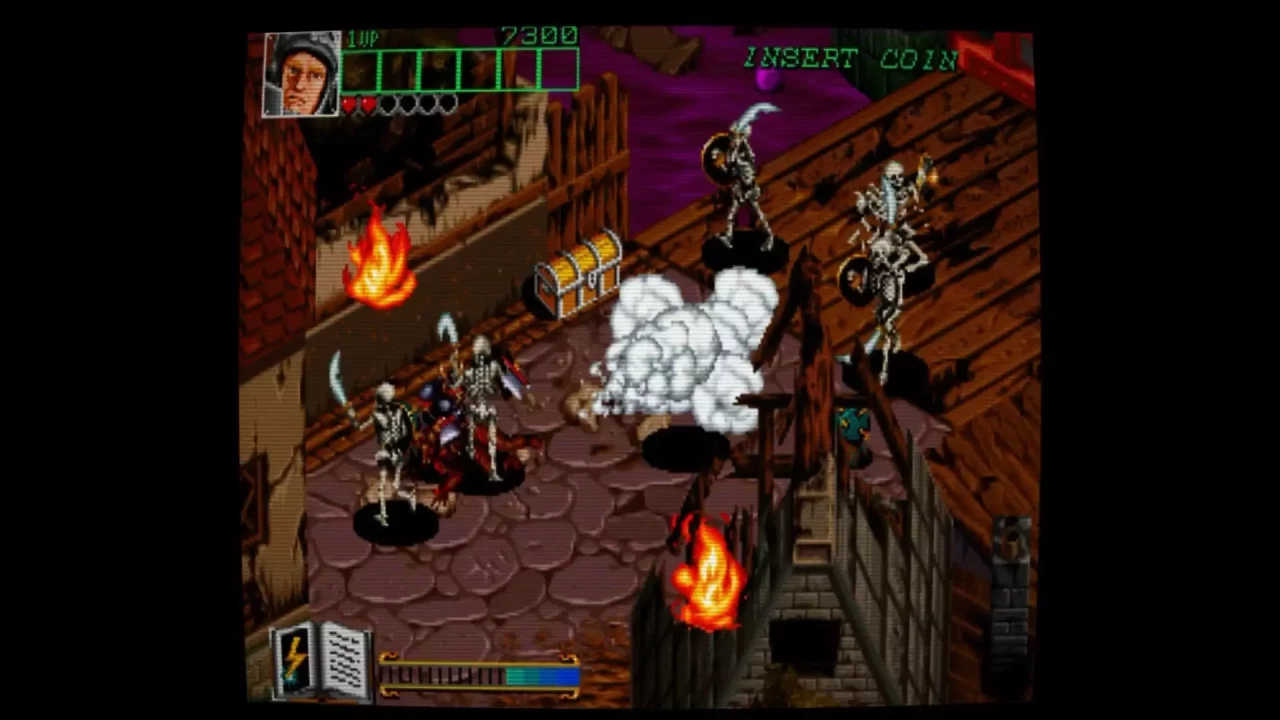Image resolution: width=1280 pixels, height=720 pixels.
Task: Toggle the final green health frame
Action: (560, 70)
